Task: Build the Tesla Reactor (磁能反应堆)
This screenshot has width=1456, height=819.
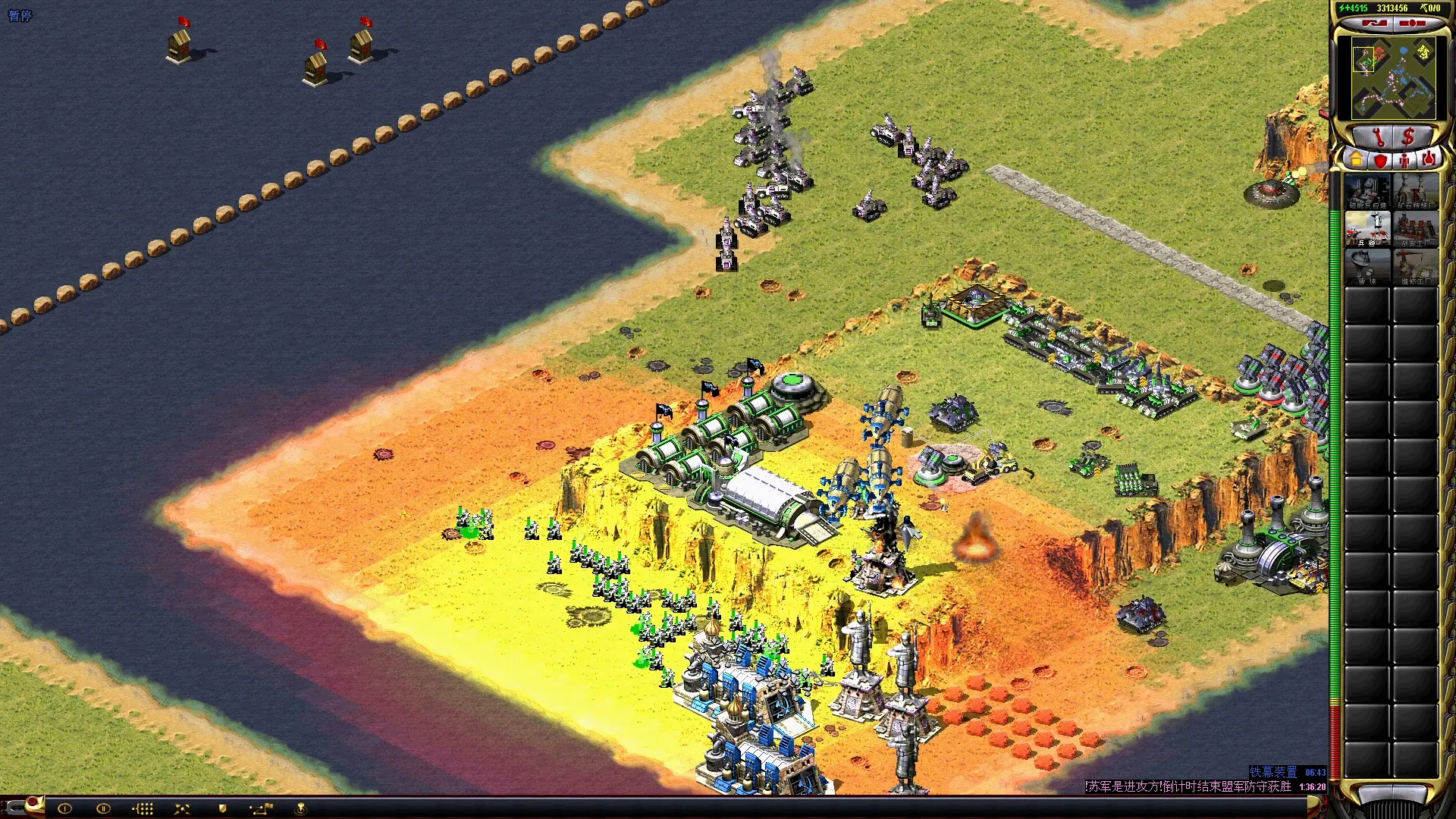Action: click(x=1367, y=191)
